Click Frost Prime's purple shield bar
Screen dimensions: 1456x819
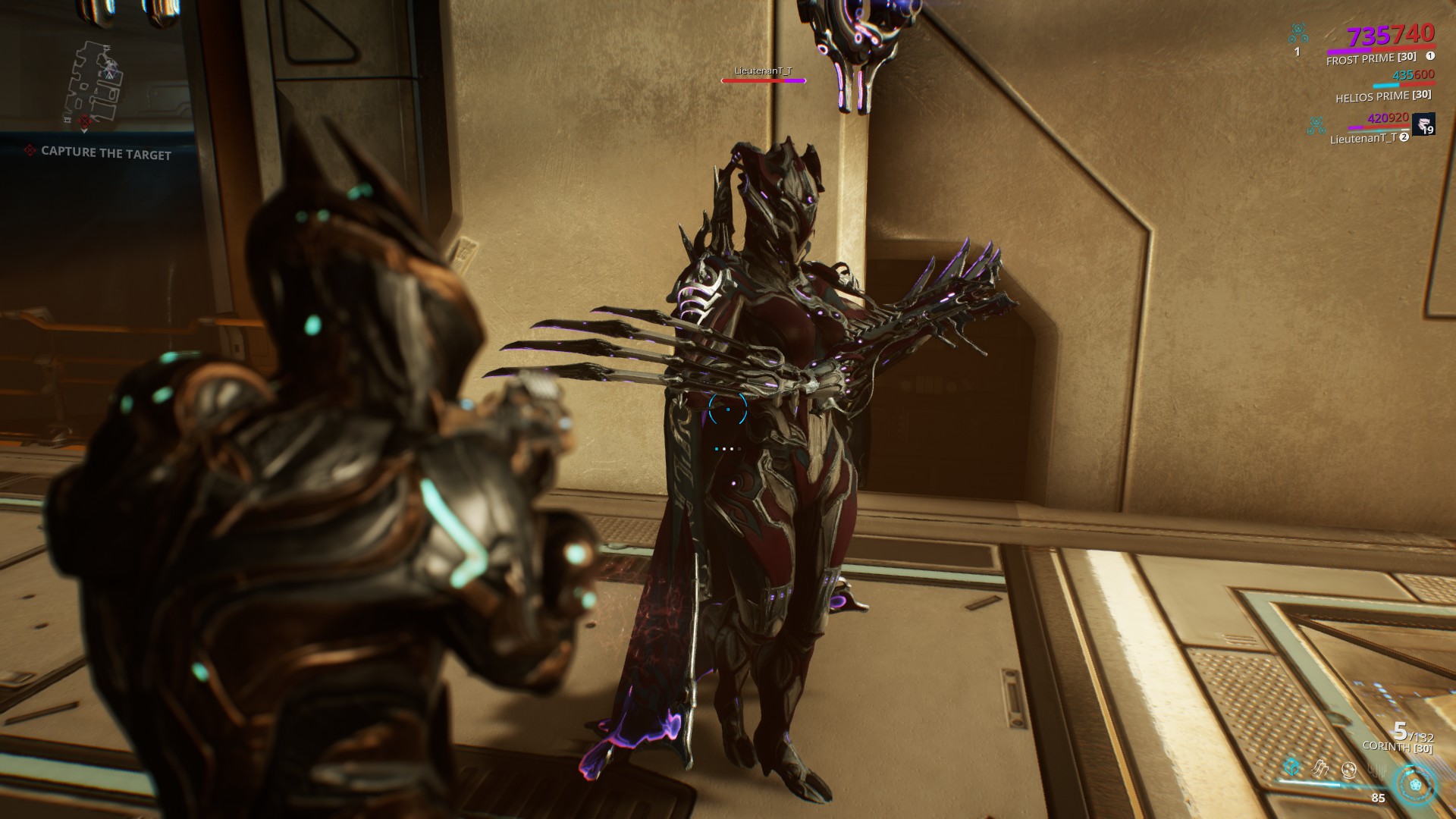click(1349, 51)
